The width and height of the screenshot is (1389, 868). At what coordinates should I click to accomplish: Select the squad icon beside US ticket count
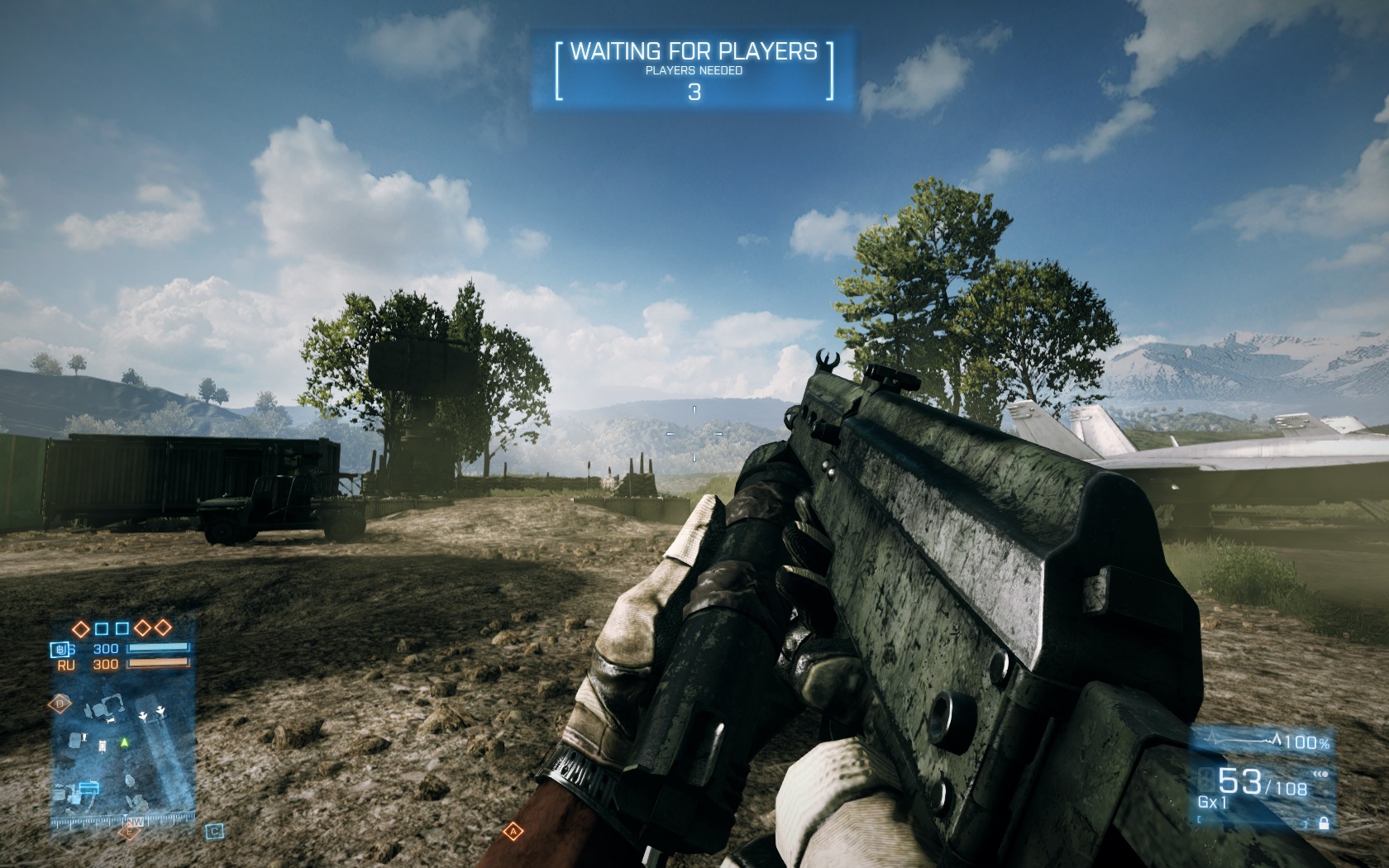60,648
